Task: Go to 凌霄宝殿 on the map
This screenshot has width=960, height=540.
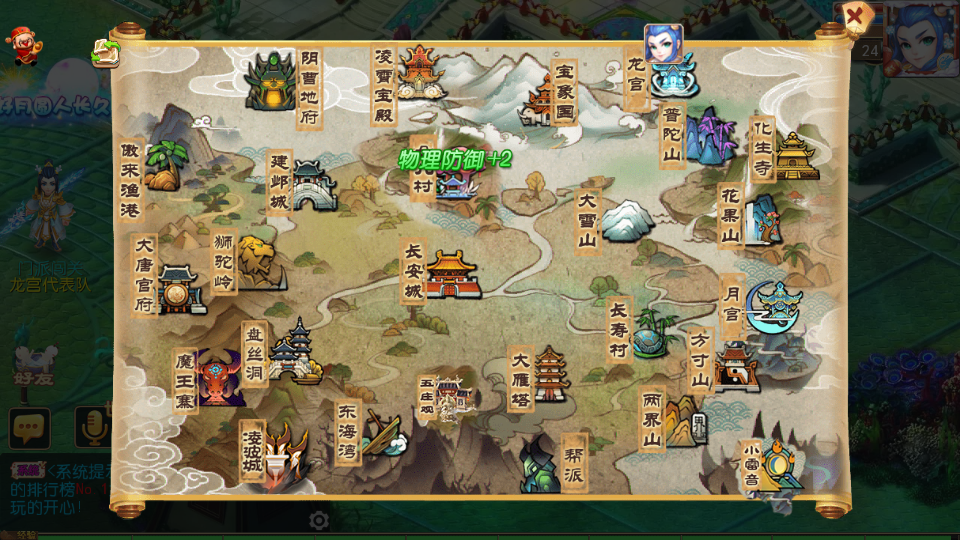Action: 420,70
